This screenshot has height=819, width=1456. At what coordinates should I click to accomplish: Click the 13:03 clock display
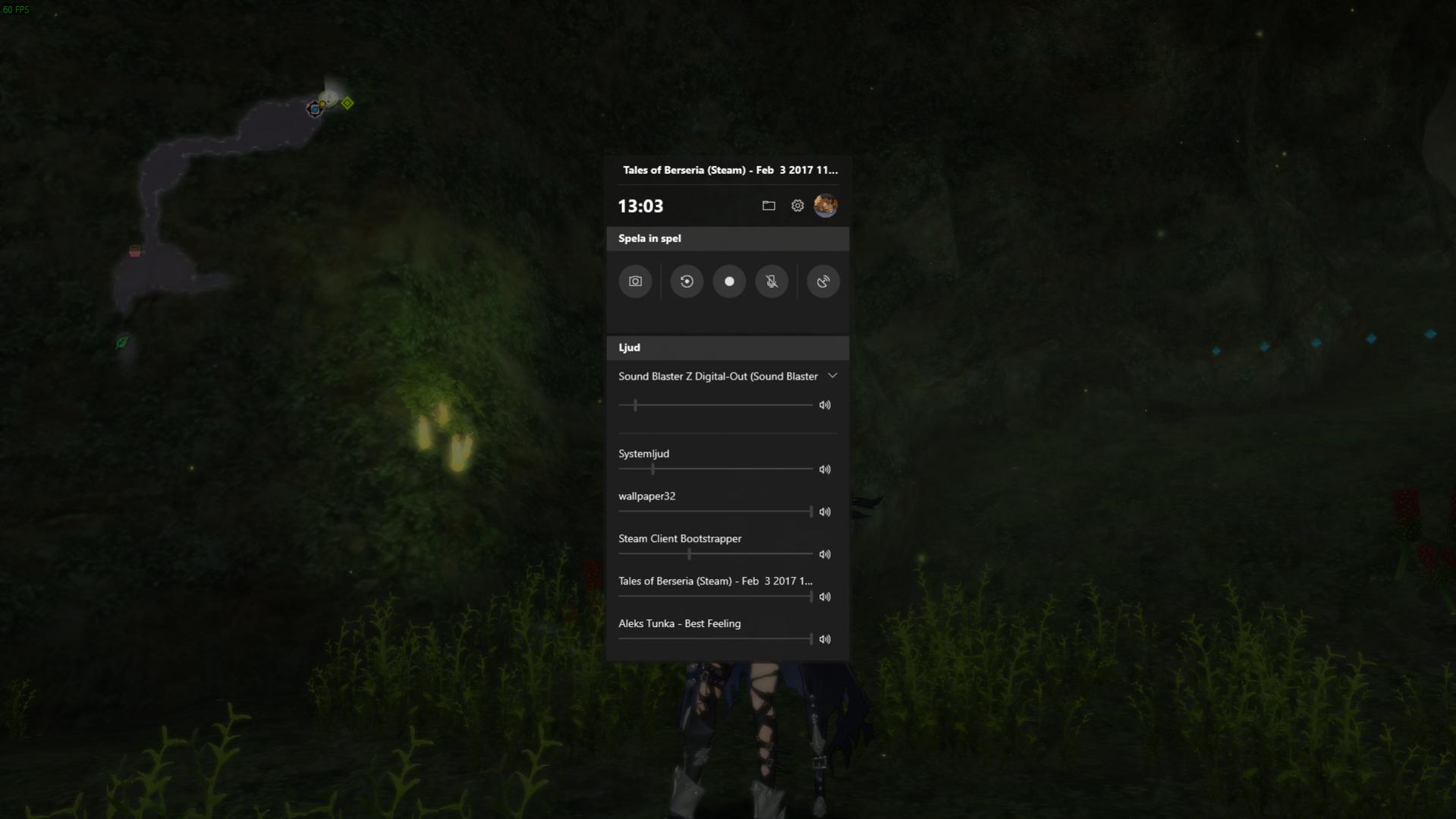640,205
